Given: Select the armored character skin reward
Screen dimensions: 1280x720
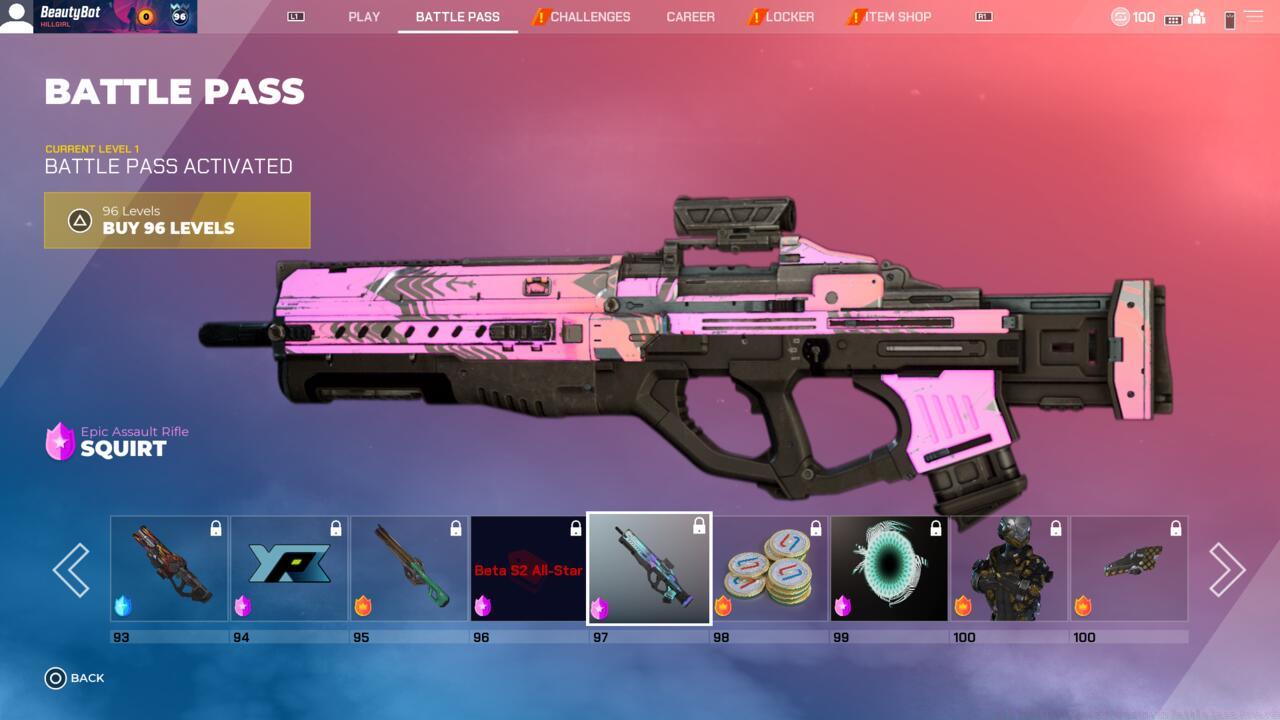Looking at the screenshot, I should click(1009, 568).
